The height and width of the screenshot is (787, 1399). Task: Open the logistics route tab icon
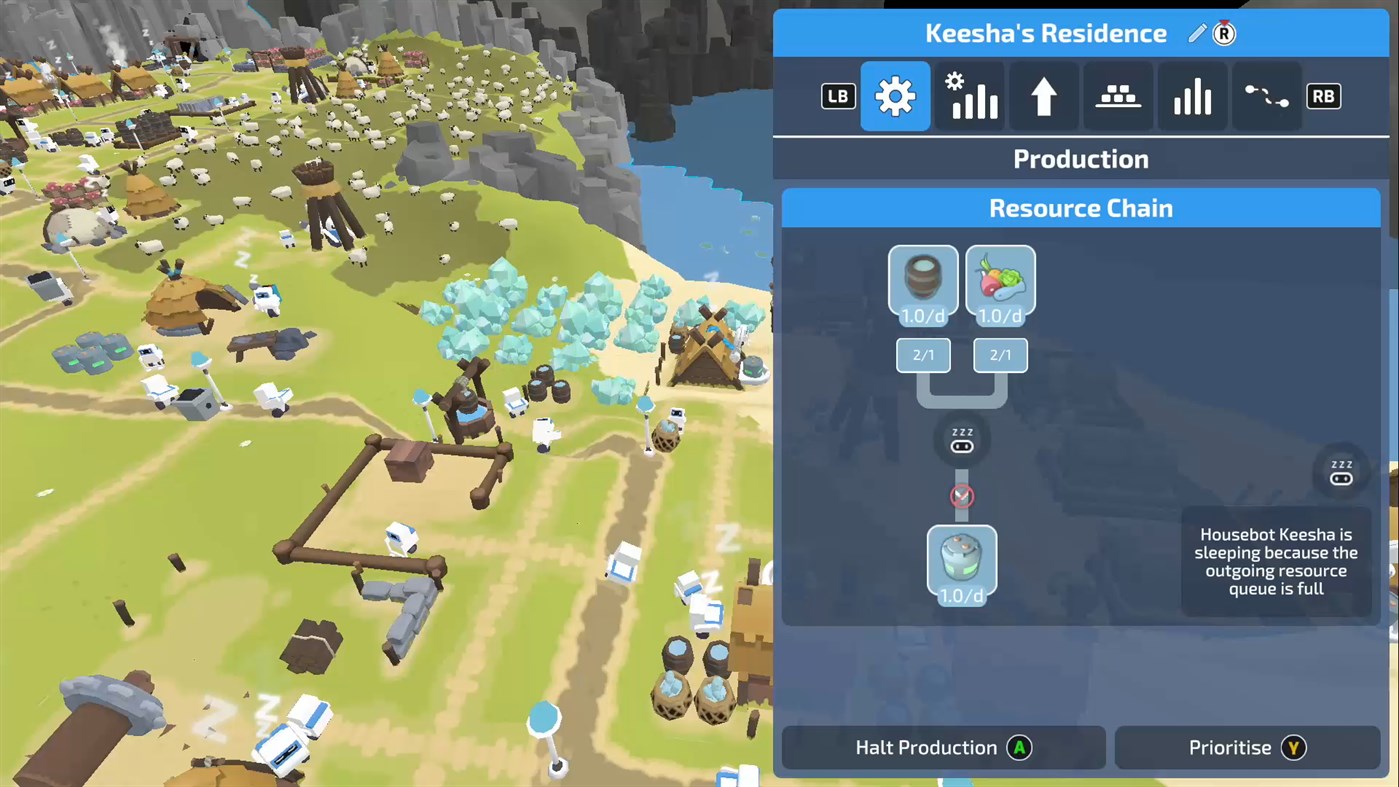[x=1266, y=95]
